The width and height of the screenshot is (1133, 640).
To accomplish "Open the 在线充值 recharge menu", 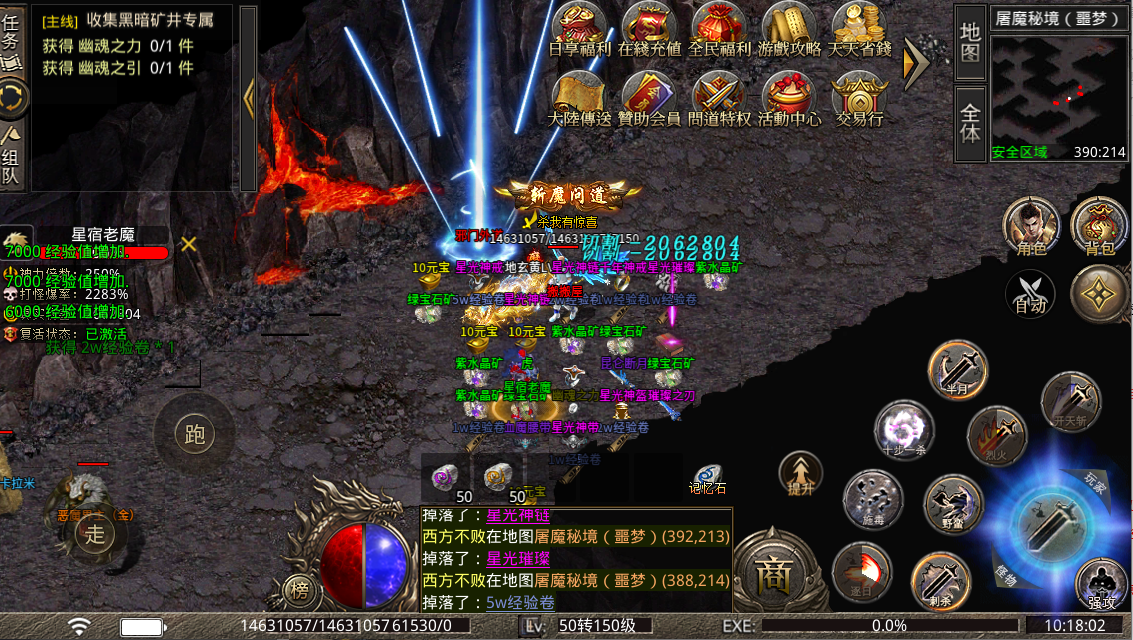I will point(650,30).
